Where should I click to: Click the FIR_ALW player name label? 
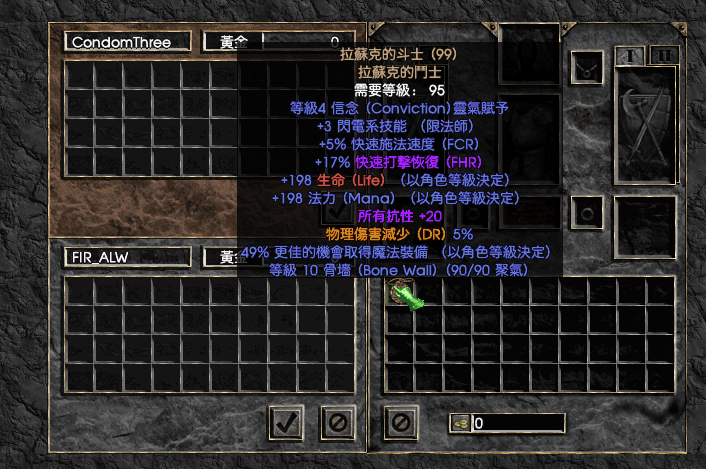click(x=127, y=257)
